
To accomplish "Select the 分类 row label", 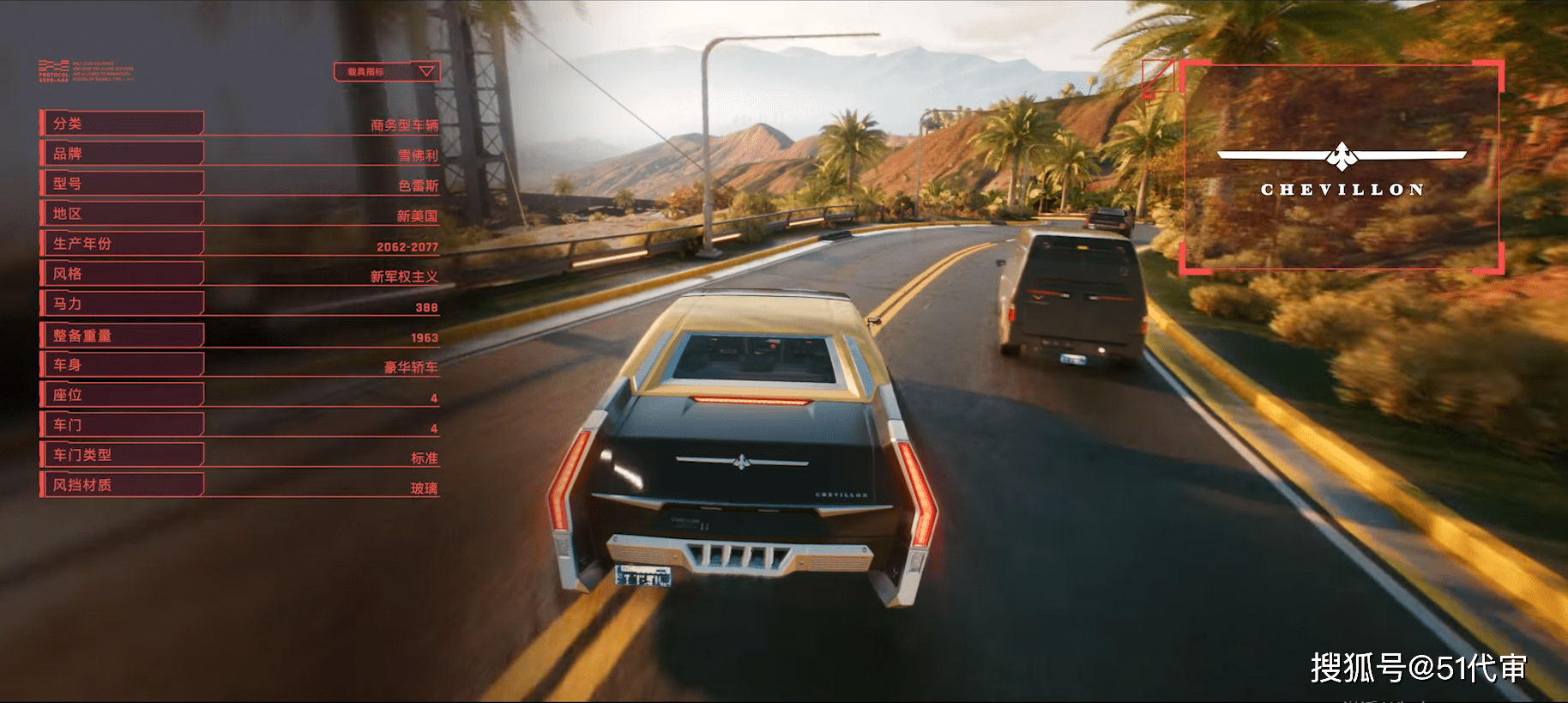I will click(x=122, y=124).
